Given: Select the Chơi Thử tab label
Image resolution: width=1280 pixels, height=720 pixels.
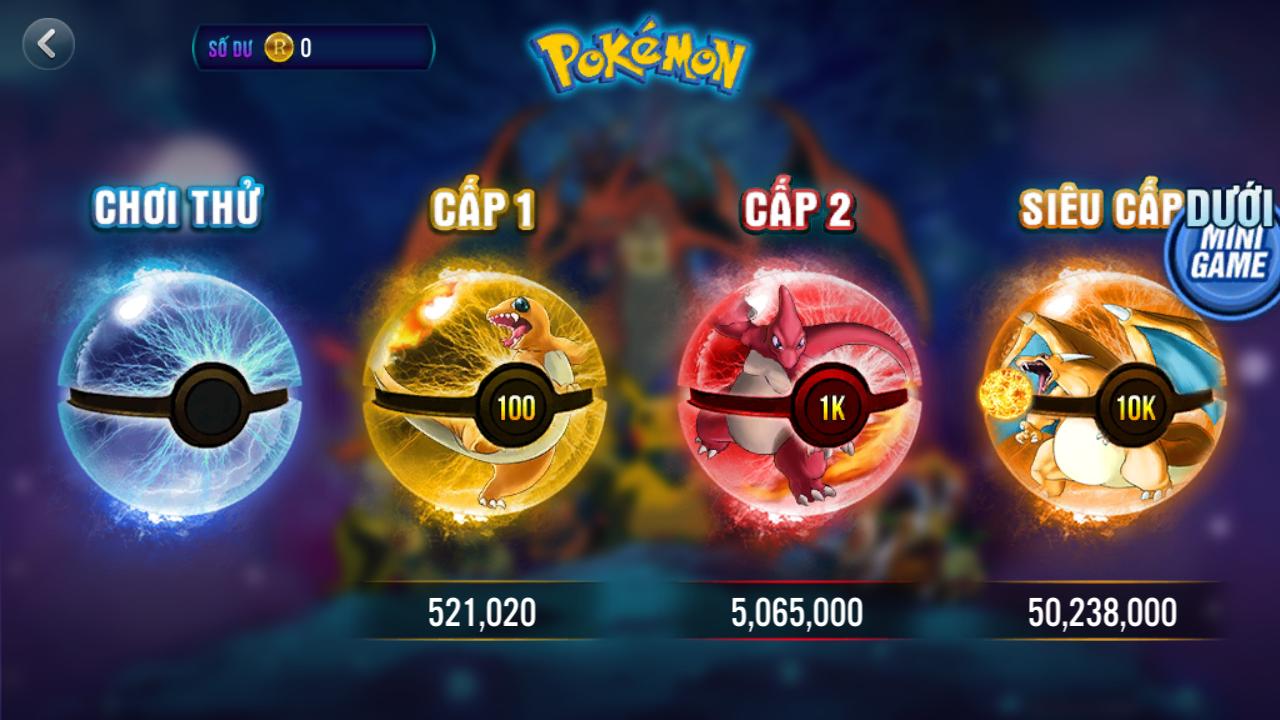Looking at the screenshot, I should click(180, 207).
